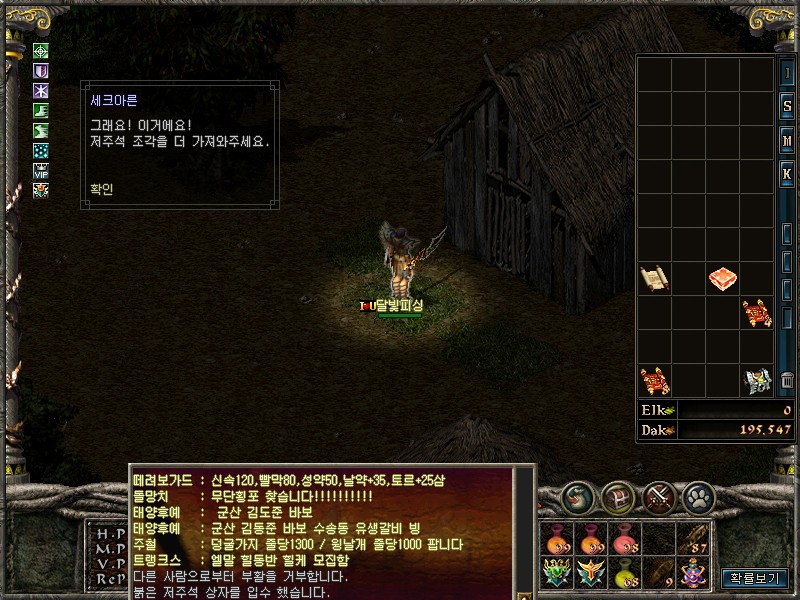The image size is (800, 600).
Task: Switch to the M side tab
Action: (x=788, y=140)
